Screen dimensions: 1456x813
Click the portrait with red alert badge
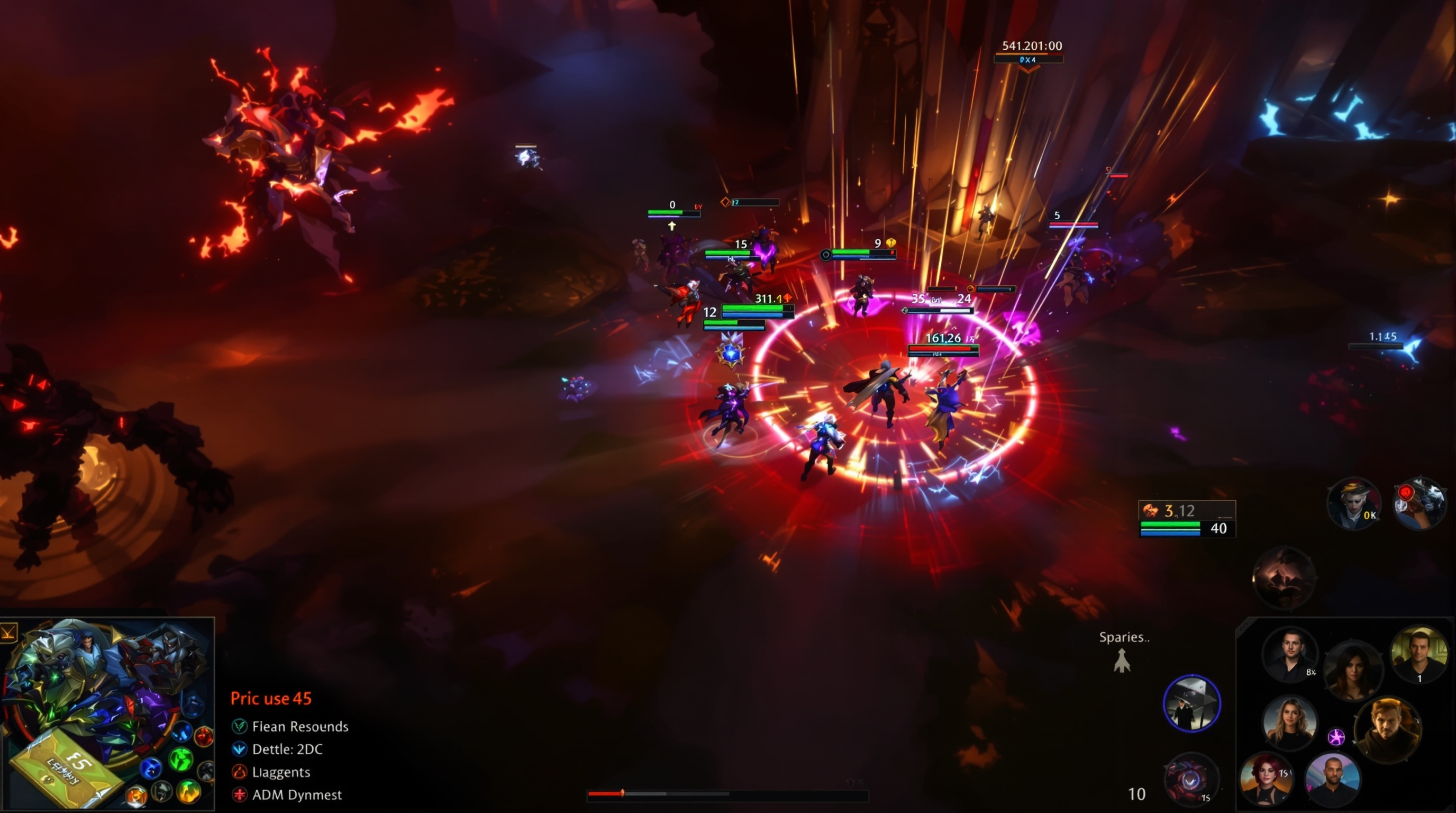(x=1418, y=504)
